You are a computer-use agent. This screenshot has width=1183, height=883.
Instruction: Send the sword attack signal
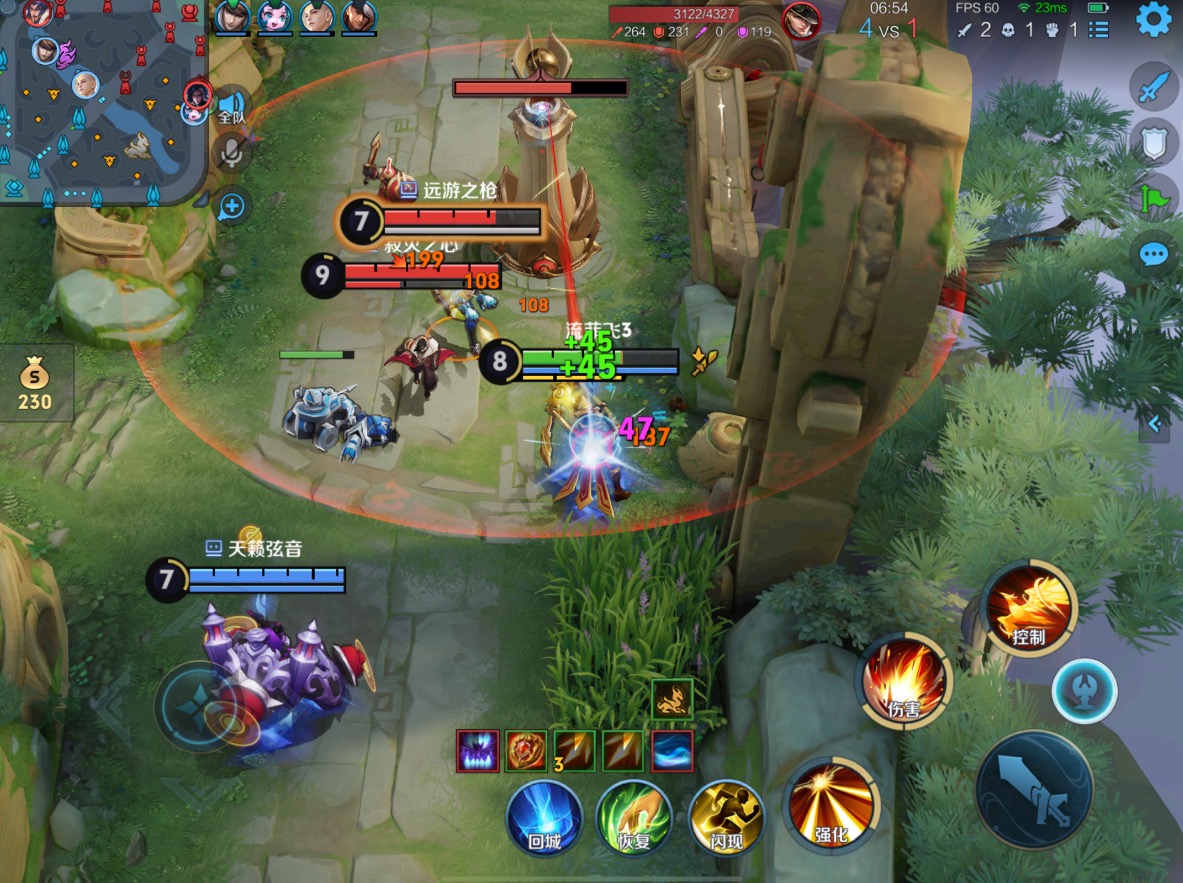point(1154,87)
